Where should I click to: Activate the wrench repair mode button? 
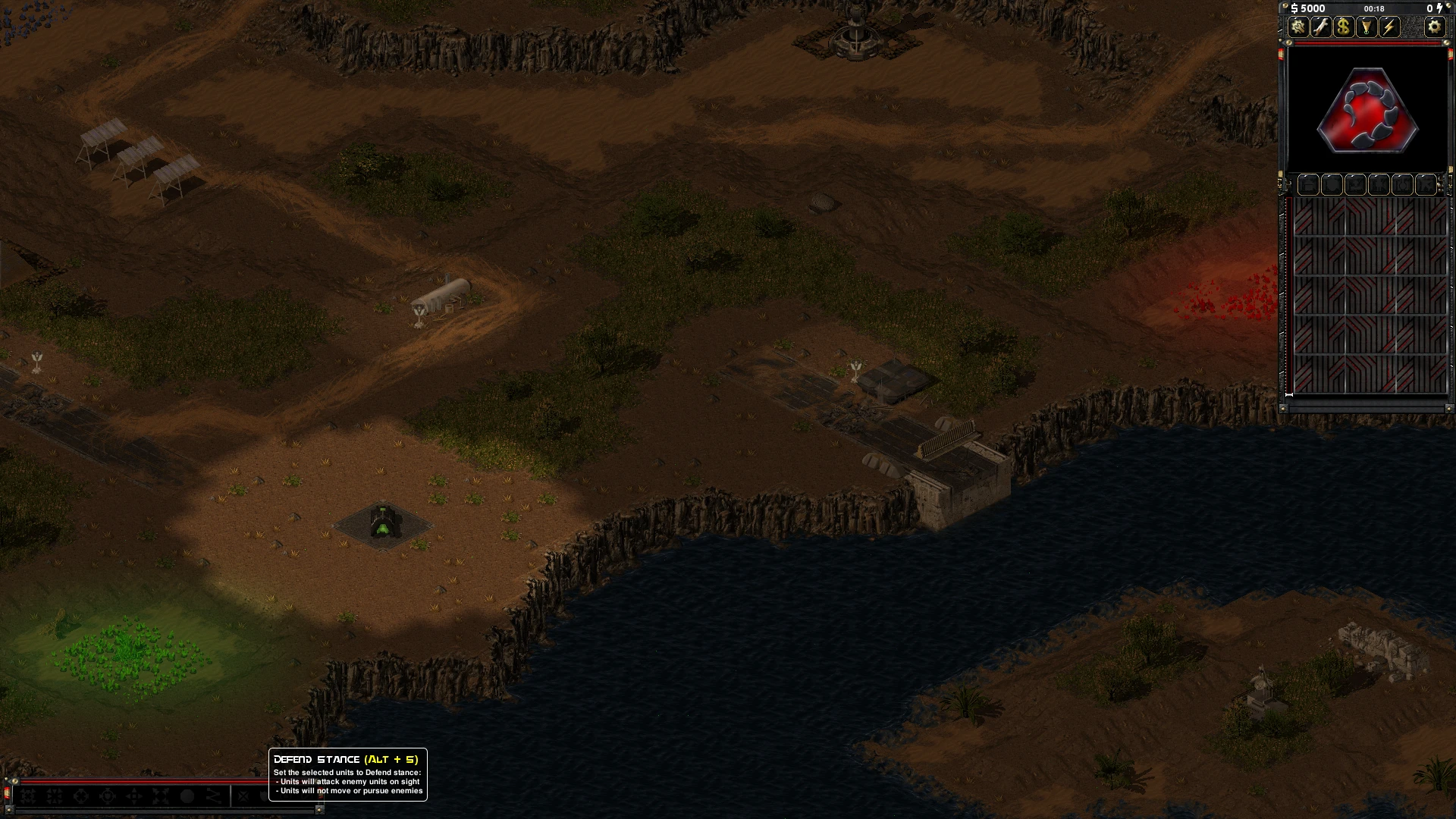tap(1321, 27)
